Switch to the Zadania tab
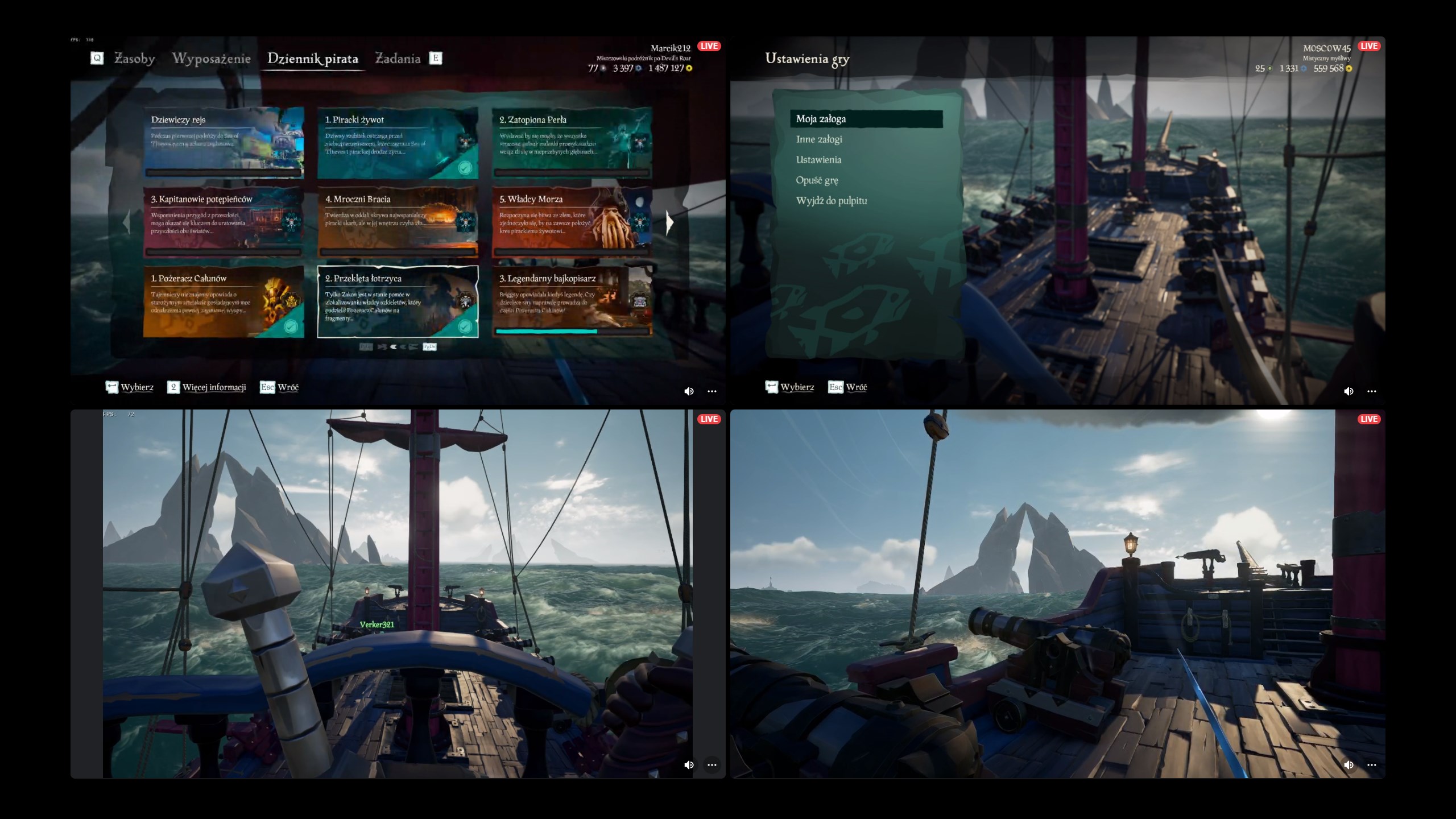Image resolution: width=1456 pixels, height=819 pixels. point(398,59)
